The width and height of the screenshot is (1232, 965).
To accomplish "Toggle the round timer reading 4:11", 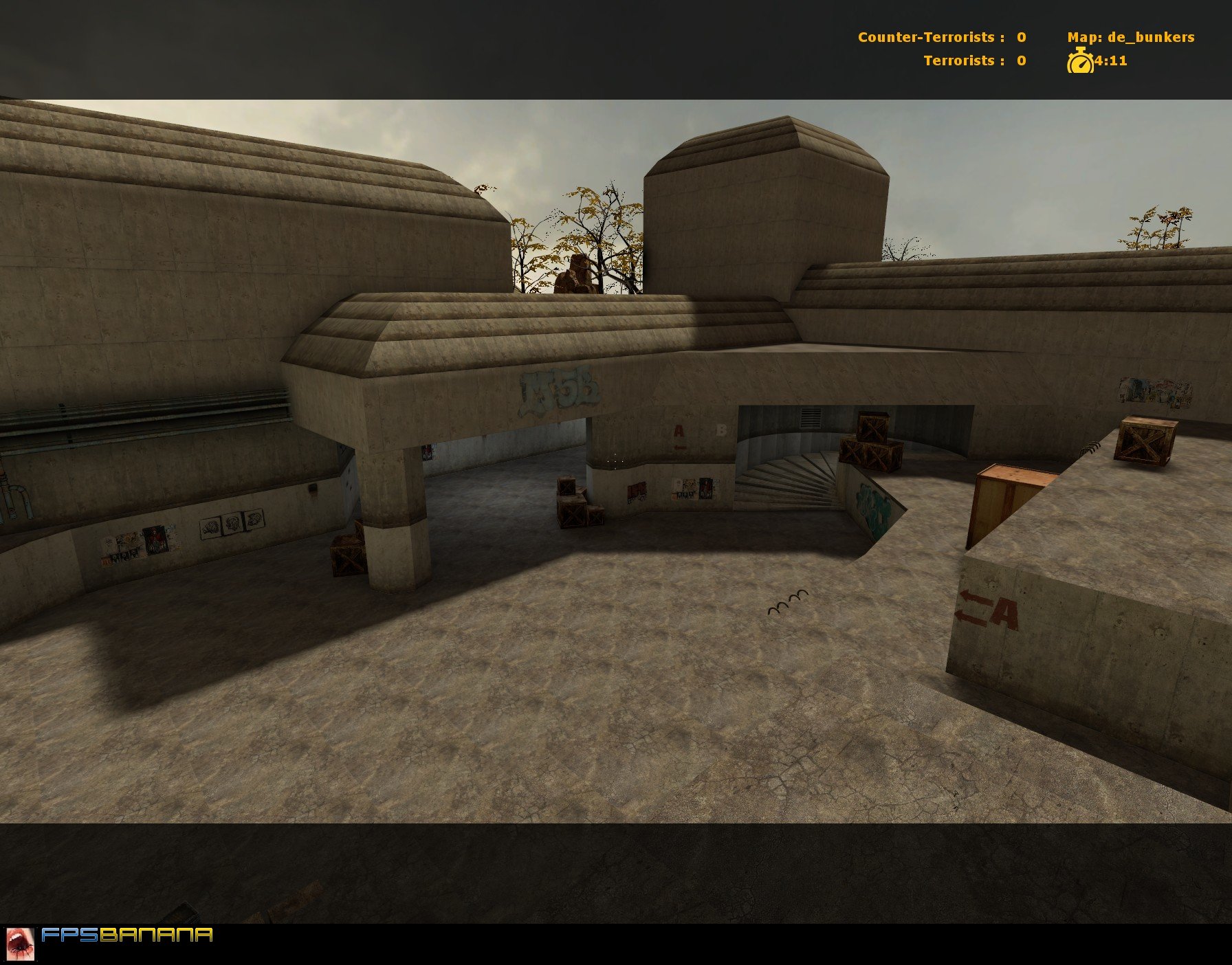I will [x=1109, y=62].
